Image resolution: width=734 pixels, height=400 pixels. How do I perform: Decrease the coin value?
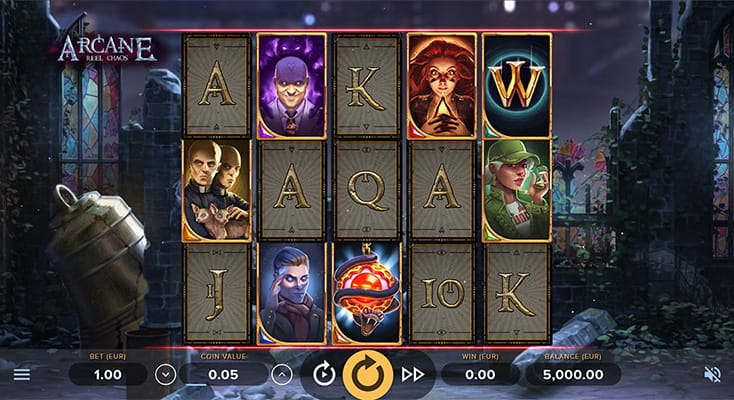pyautogui.click(x=166, y=375)
